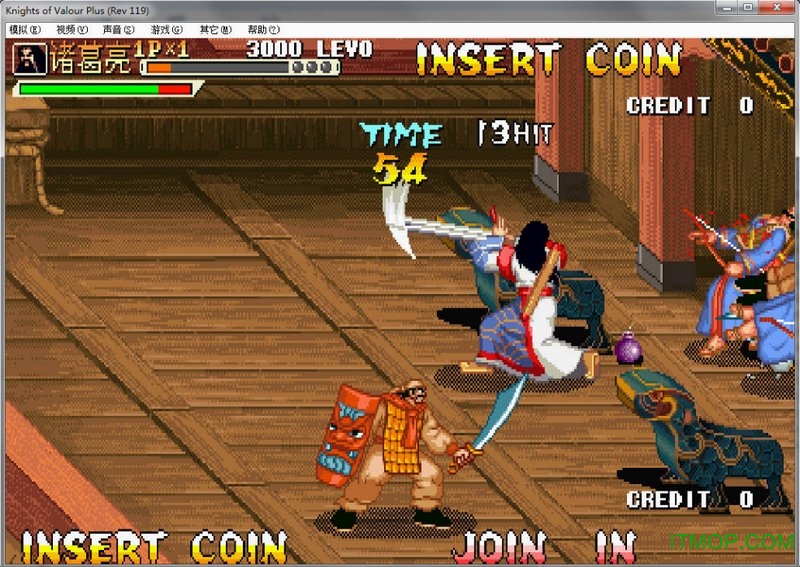Screen dimensions: 800x567
Task: Maximize the emulator window
Action: pyautogui.click(x=748, y=9)
